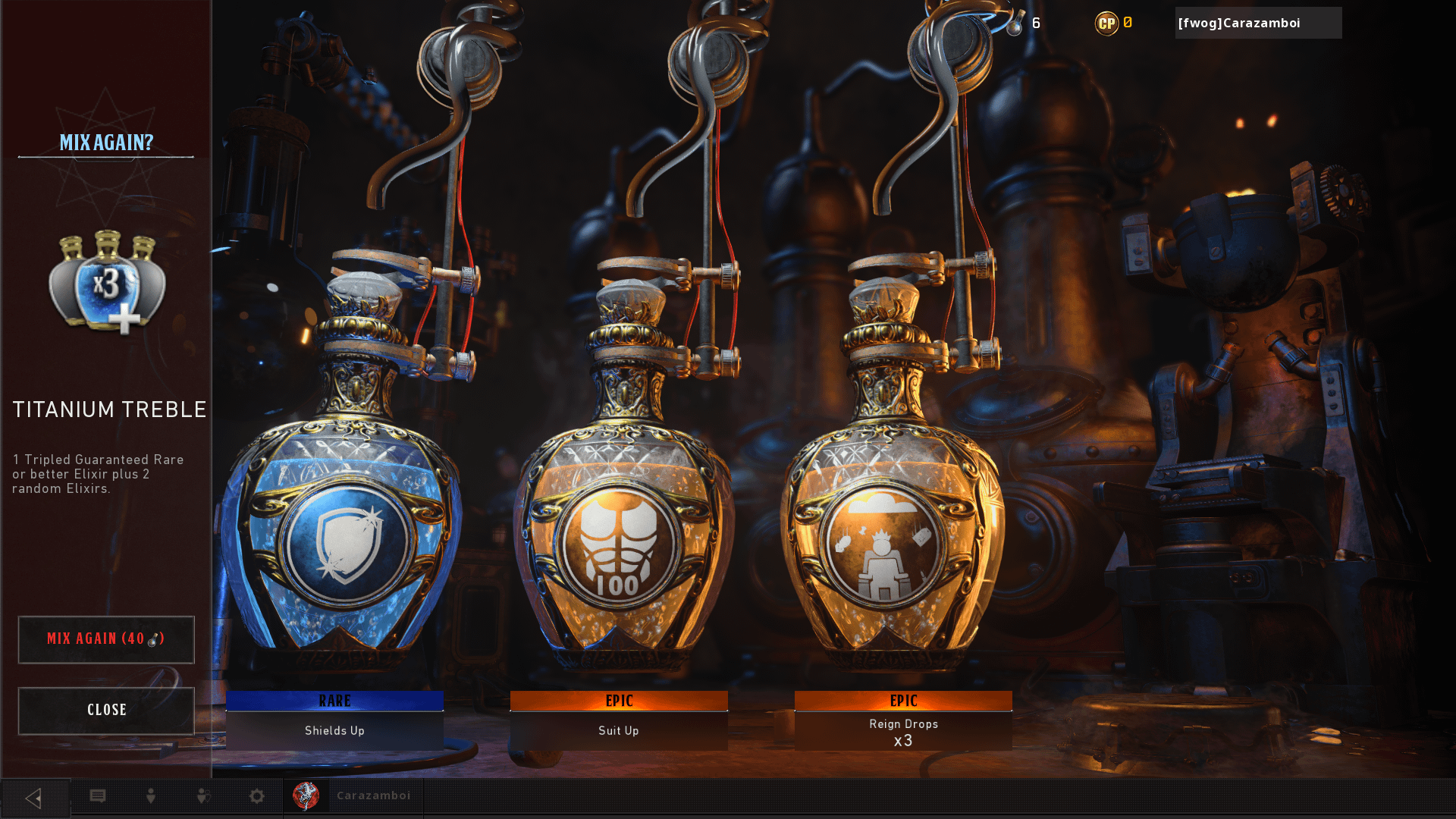Open the chat message icon
The image size is (1456, 819).
click(98, 796)
